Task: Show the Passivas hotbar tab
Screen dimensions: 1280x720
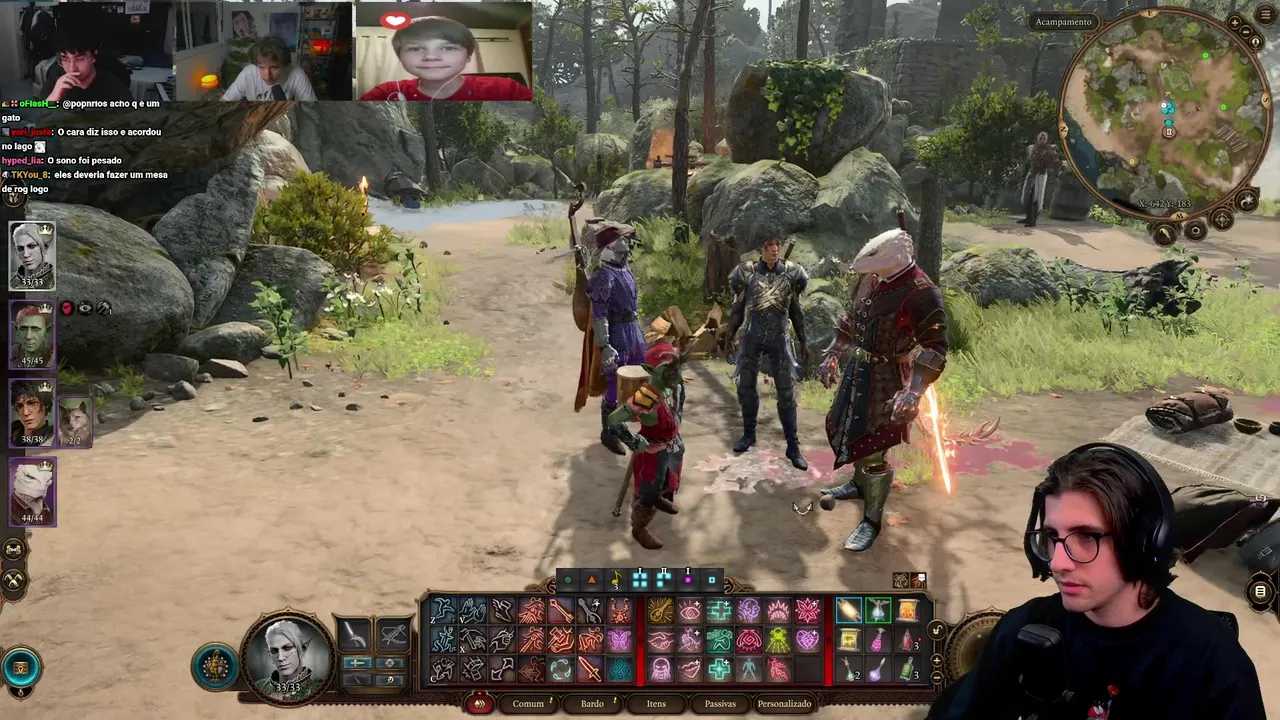Action: click(720, 704)
